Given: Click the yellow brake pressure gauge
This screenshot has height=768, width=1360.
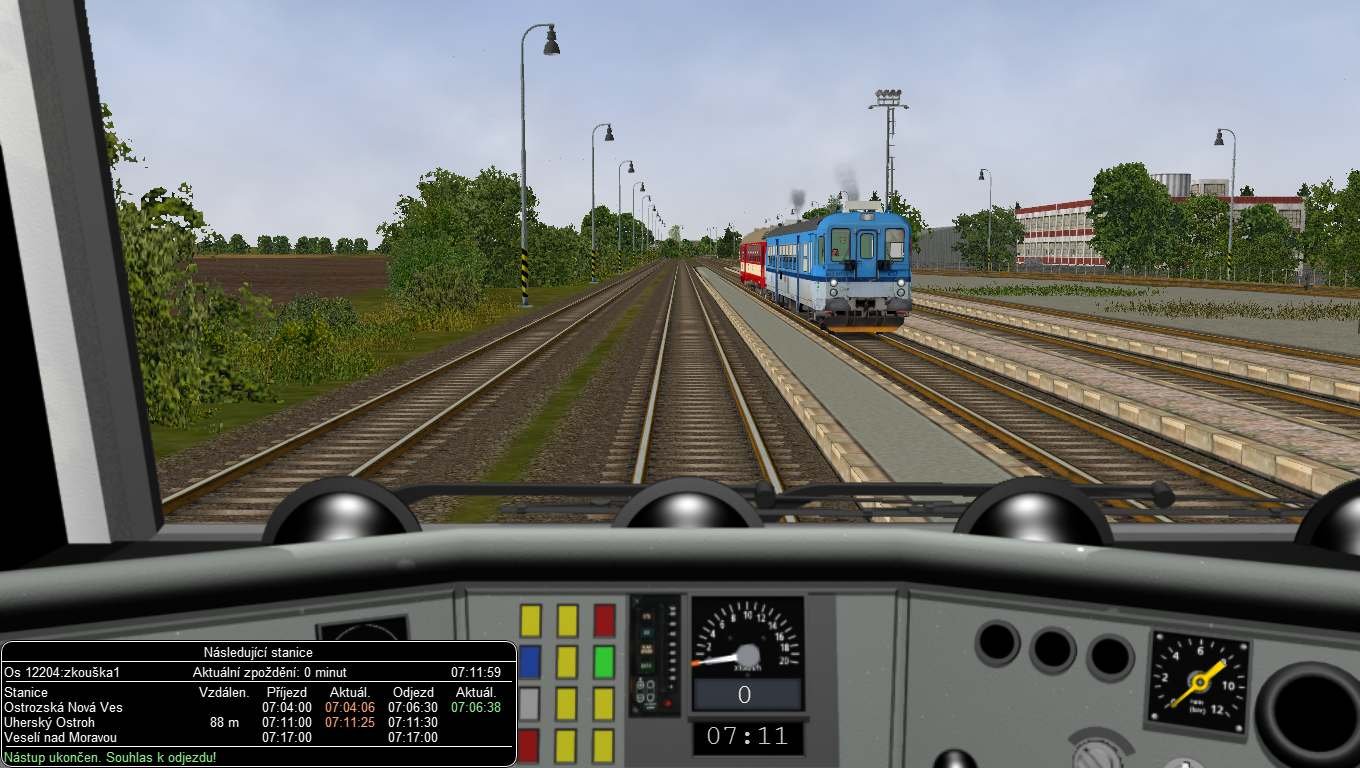Looking at the screenshot, I should (x=1199, y=682).
